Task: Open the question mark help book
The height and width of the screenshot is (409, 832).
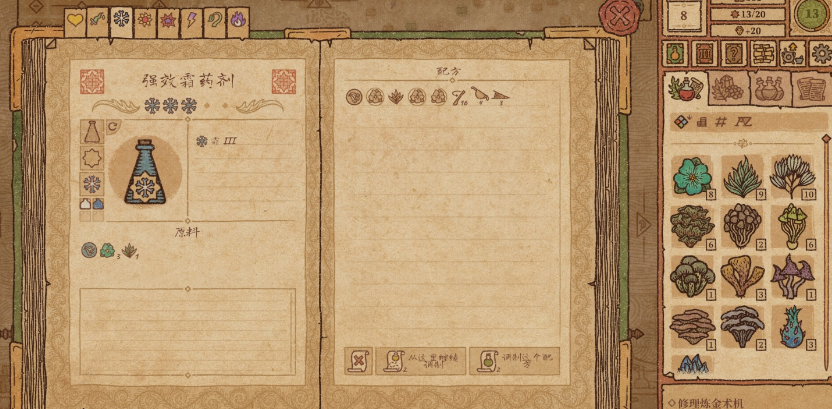Action: point(734,53)
